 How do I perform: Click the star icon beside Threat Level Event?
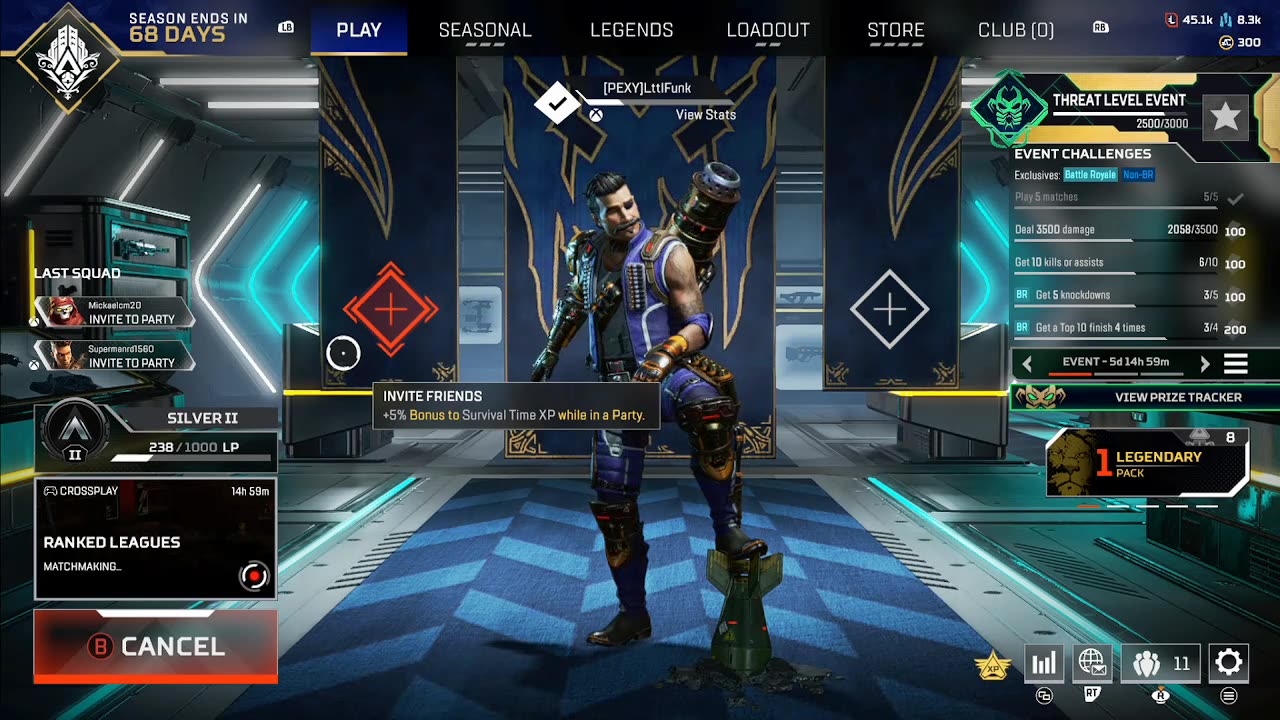click(x=1227, y=115)
